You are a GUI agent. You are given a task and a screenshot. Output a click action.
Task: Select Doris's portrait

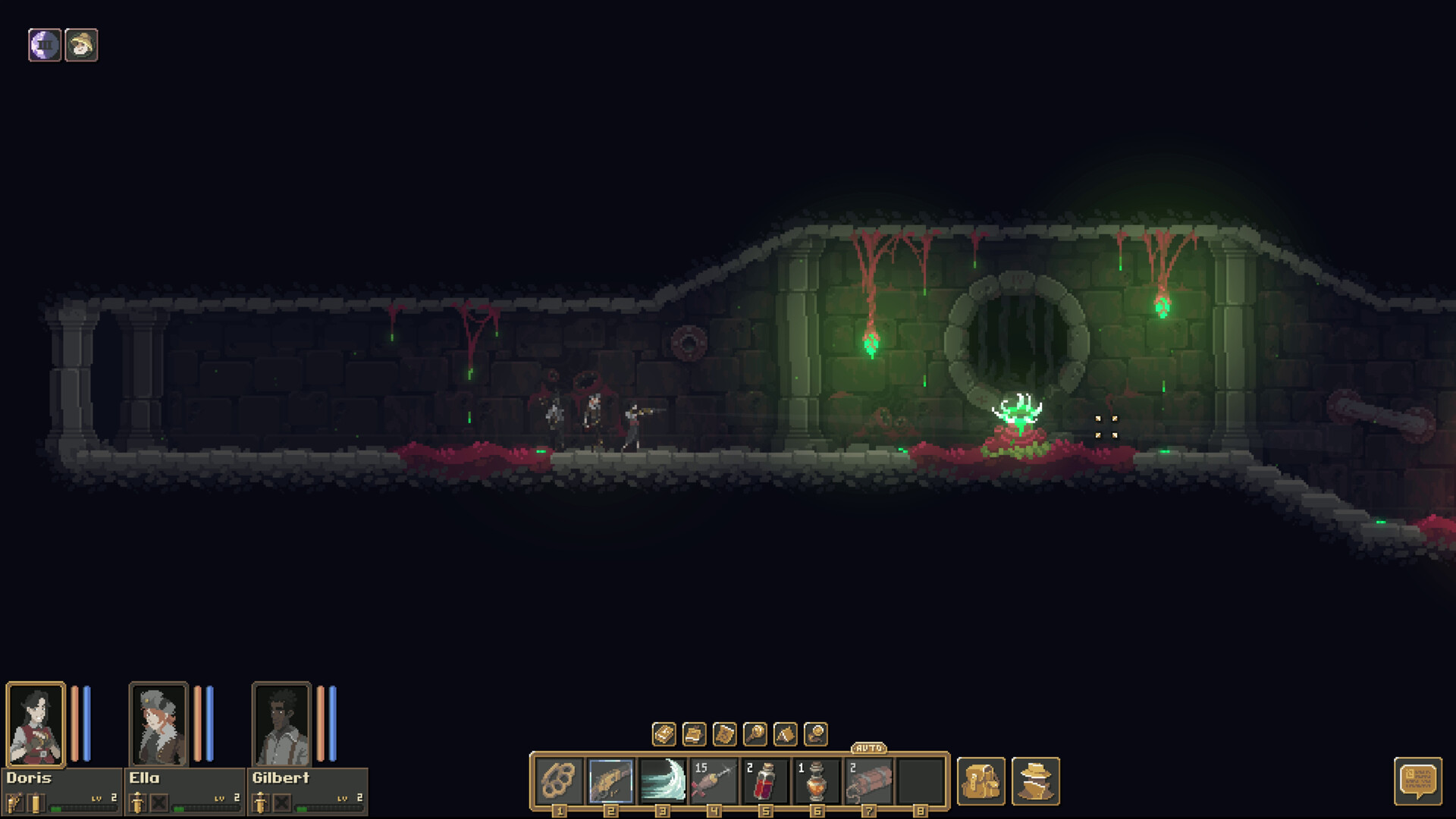coord(36,724)
